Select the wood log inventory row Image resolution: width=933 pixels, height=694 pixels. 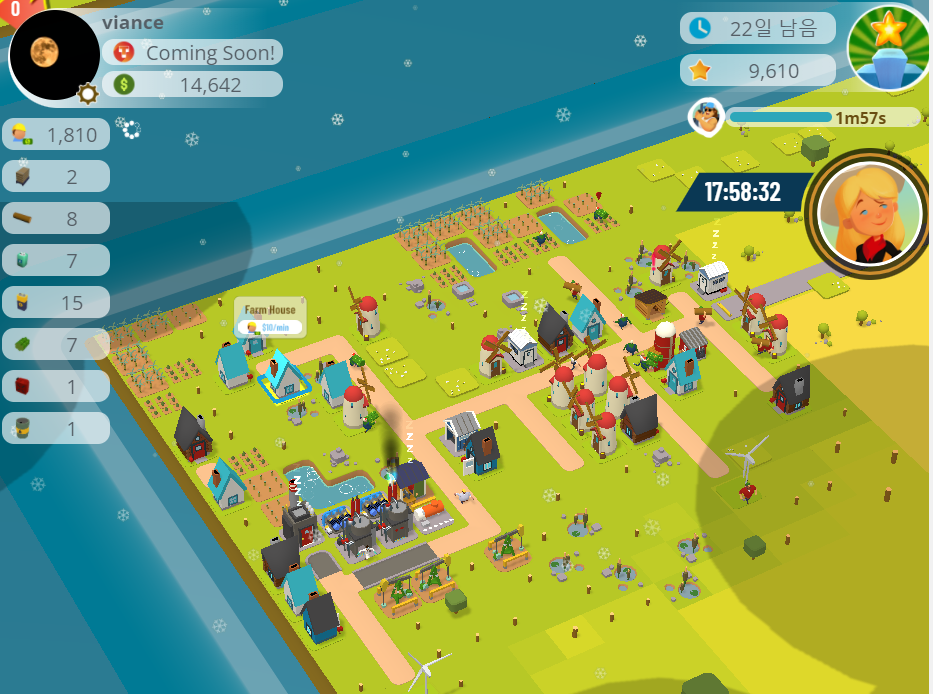[x=56, y=218]
